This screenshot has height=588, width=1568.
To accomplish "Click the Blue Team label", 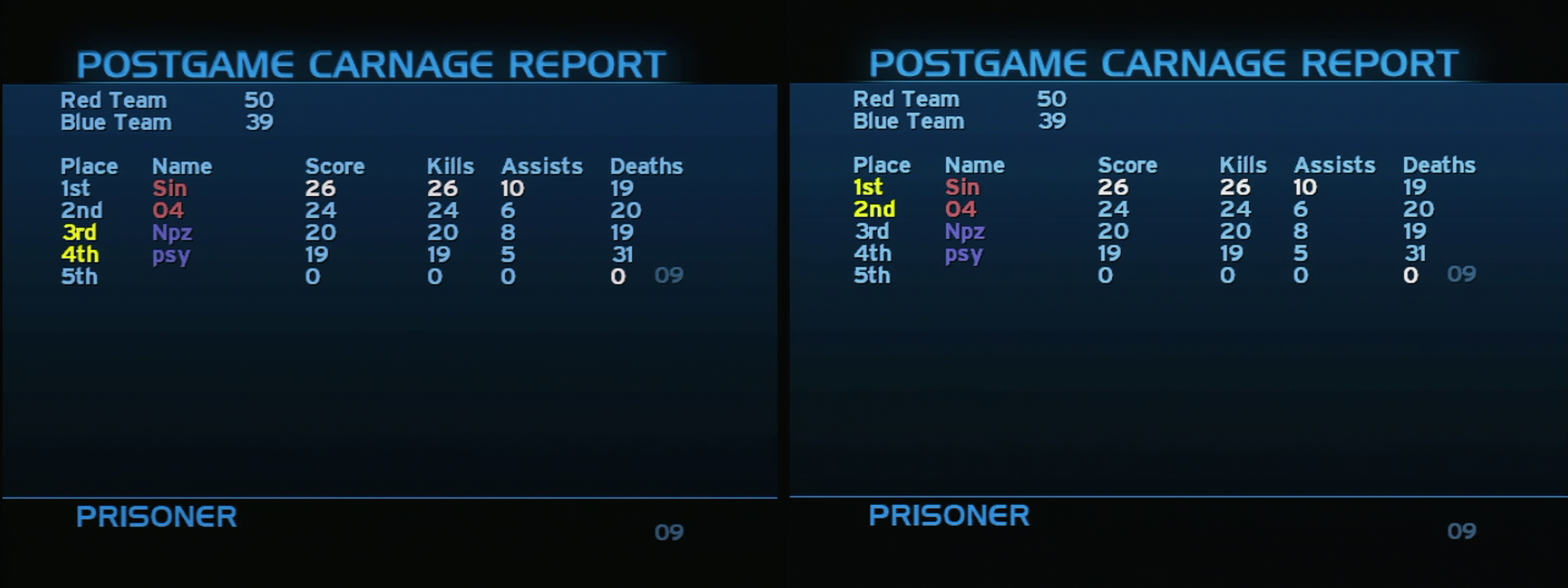I will [x=115, y=122].
